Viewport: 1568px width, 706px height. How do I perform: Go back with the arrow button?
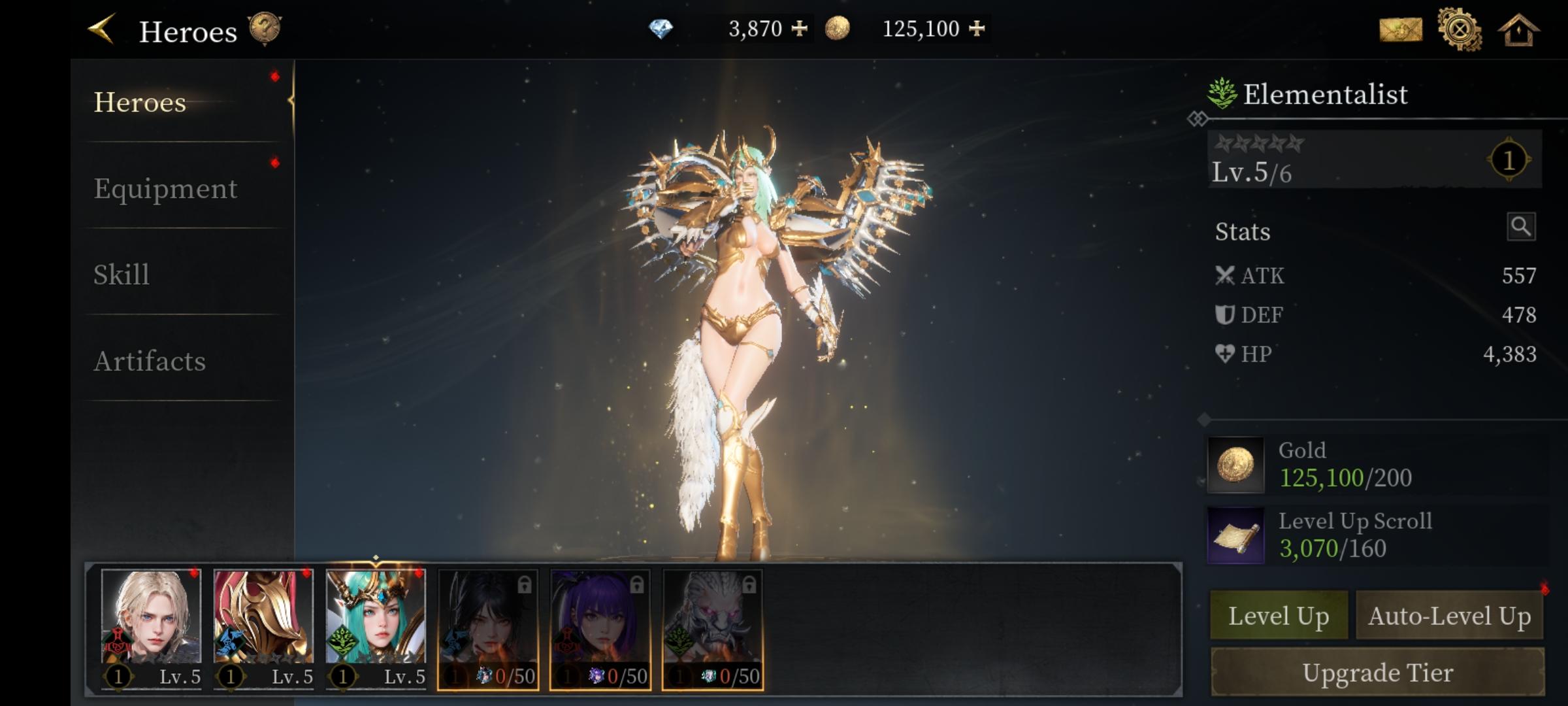coord(102,29)
